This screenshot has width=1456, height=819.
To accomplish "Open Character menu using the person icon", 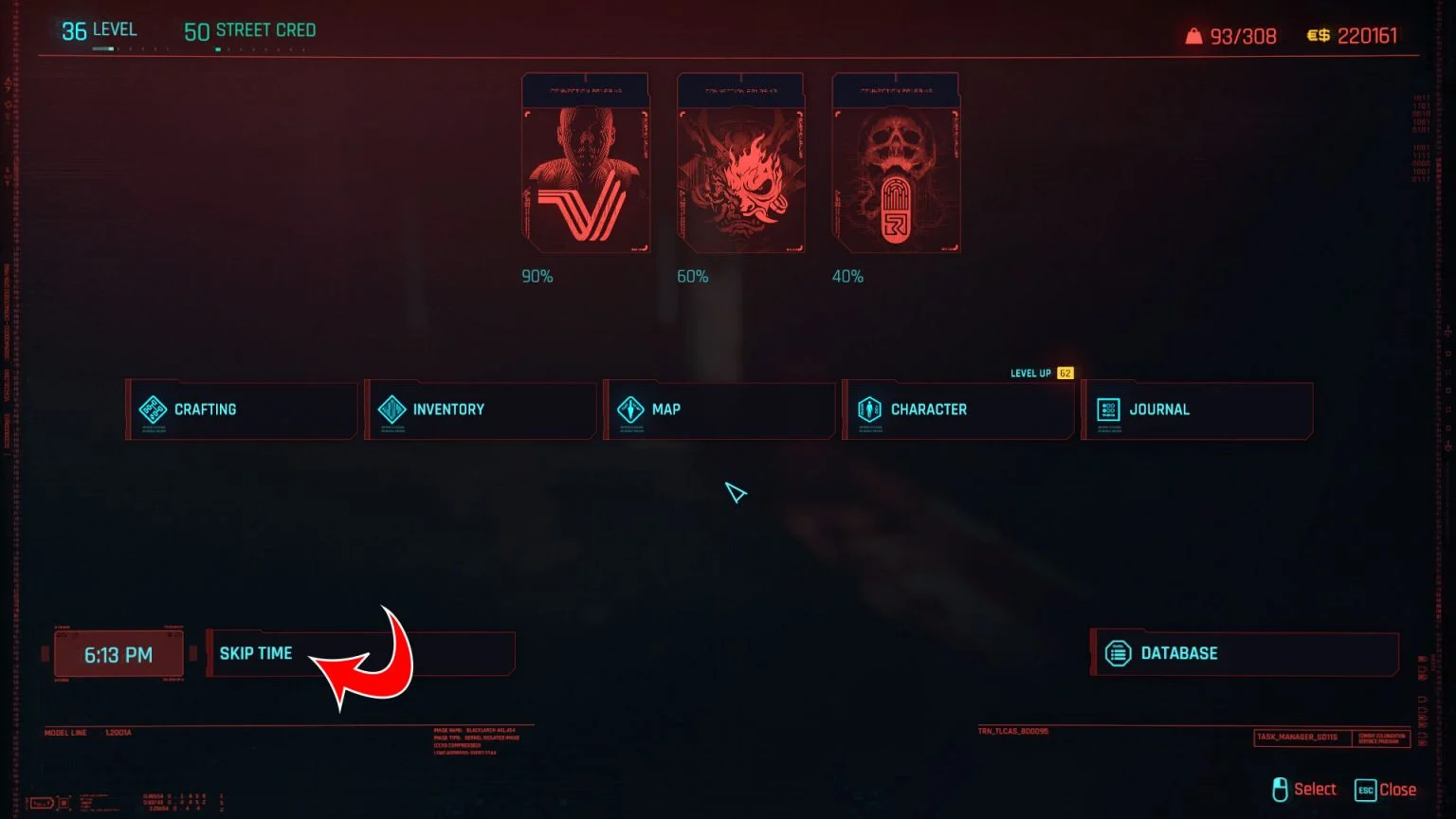I will (x=870, y=409).
